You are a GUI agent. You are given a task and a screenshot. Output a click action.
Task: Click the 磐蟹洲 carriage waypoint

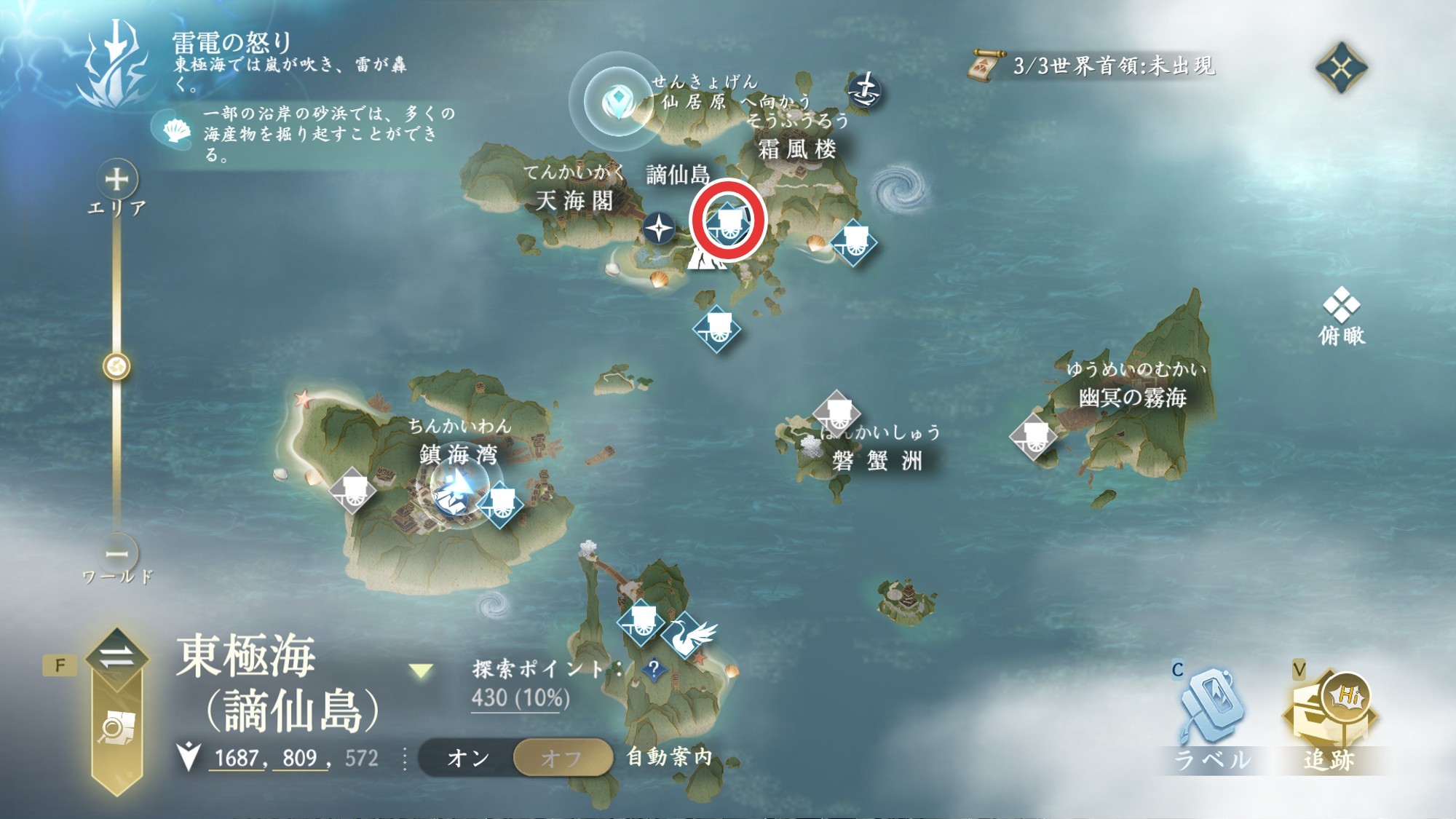(x=836, y=413)
